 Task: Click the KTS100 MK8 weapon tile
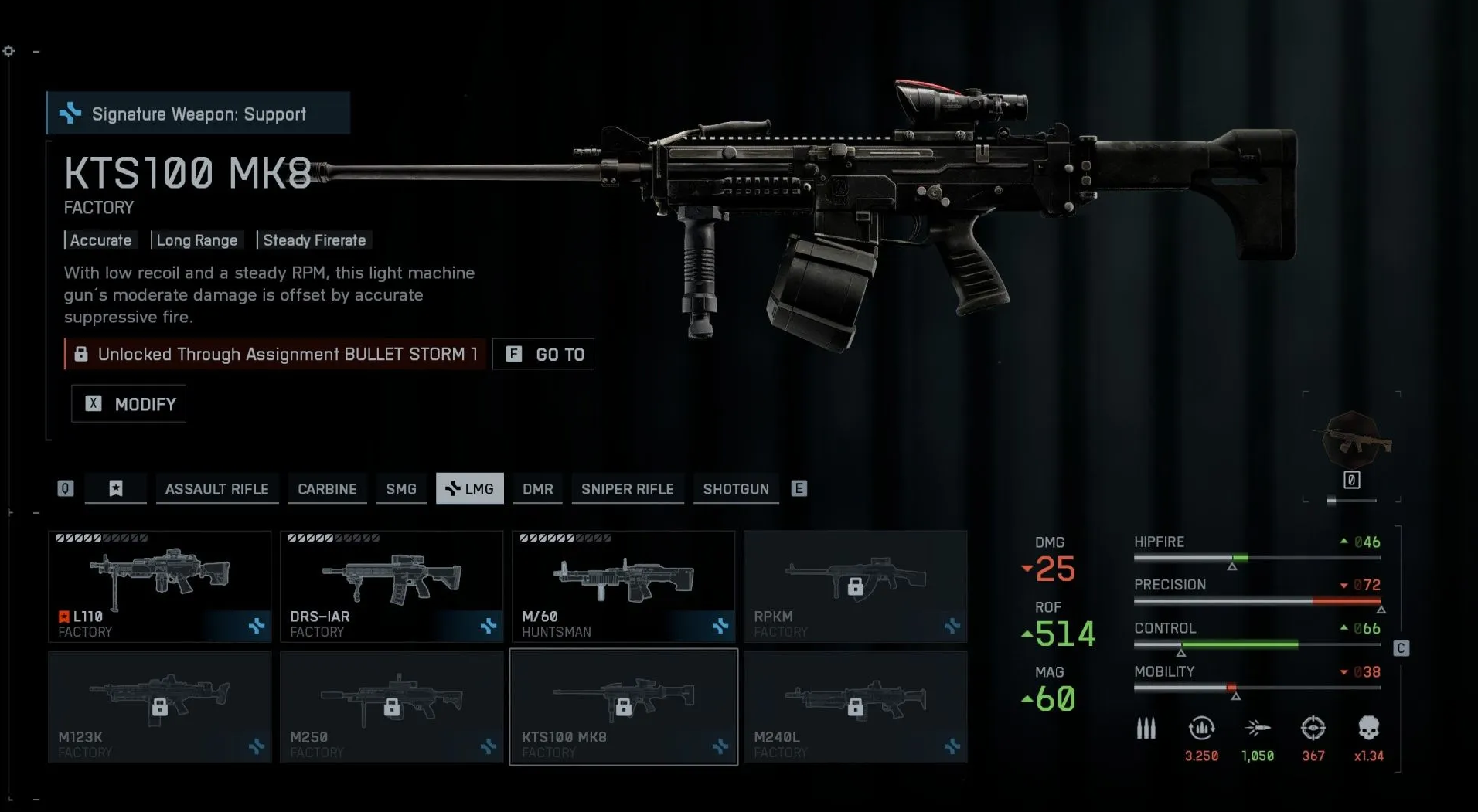623,706
